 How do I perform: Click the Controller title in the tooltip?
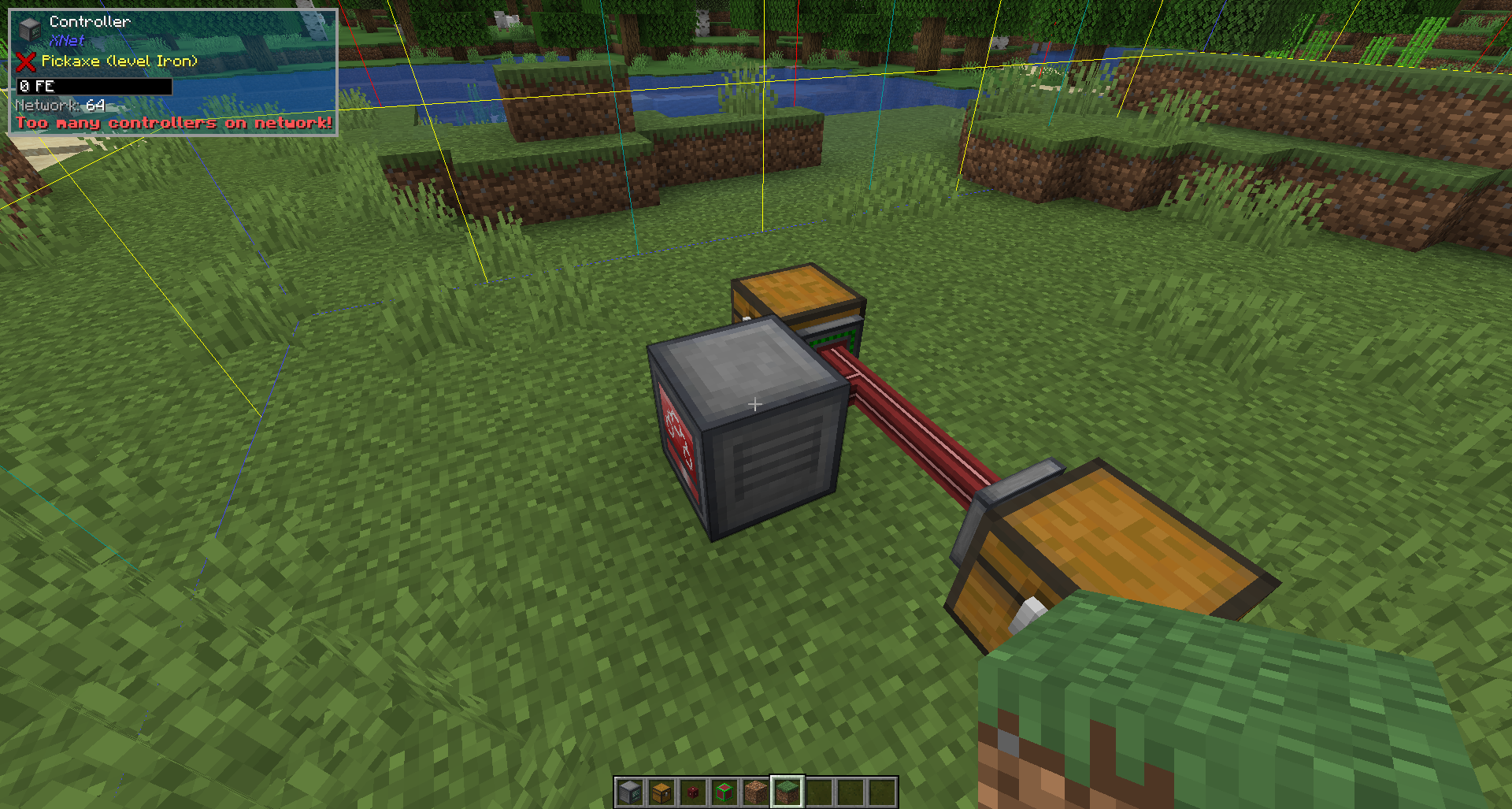[91, 21]
